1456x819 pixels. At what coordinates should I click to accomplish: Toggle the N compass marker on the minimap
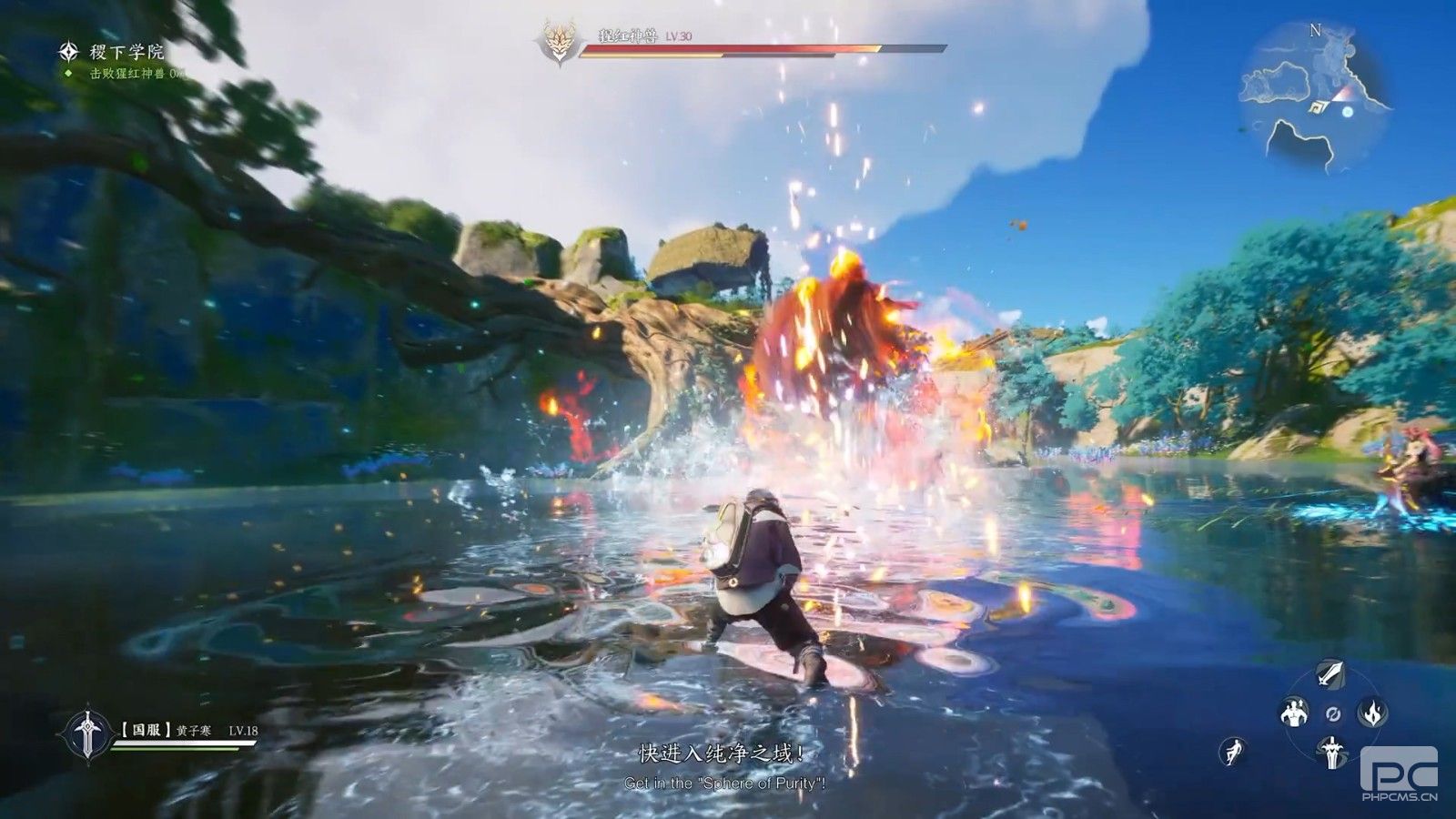point(1316,30)
